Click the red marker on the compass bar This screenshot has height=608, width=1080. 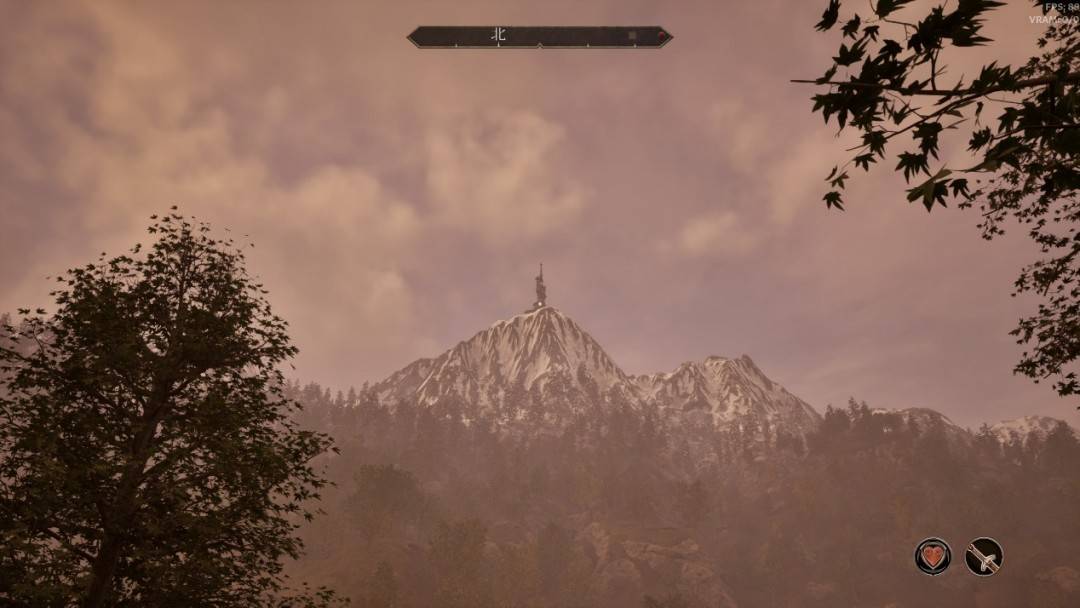tap(661, 37)
